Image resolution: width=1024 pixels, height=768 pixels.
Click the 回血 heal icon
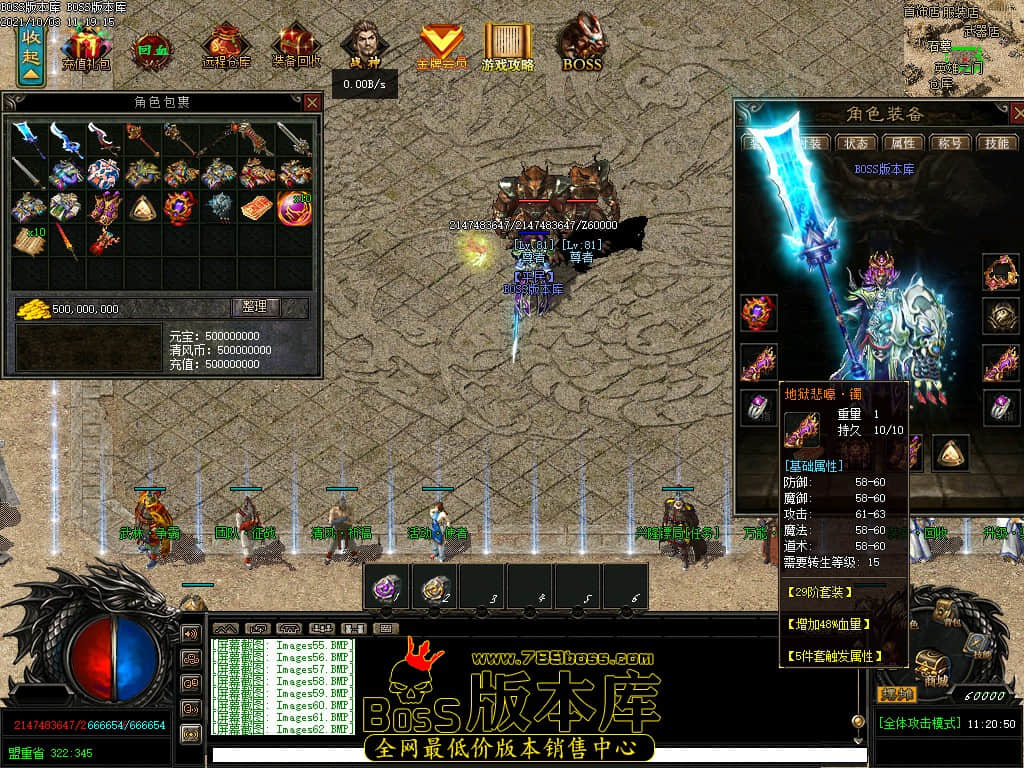click(153, 48)
